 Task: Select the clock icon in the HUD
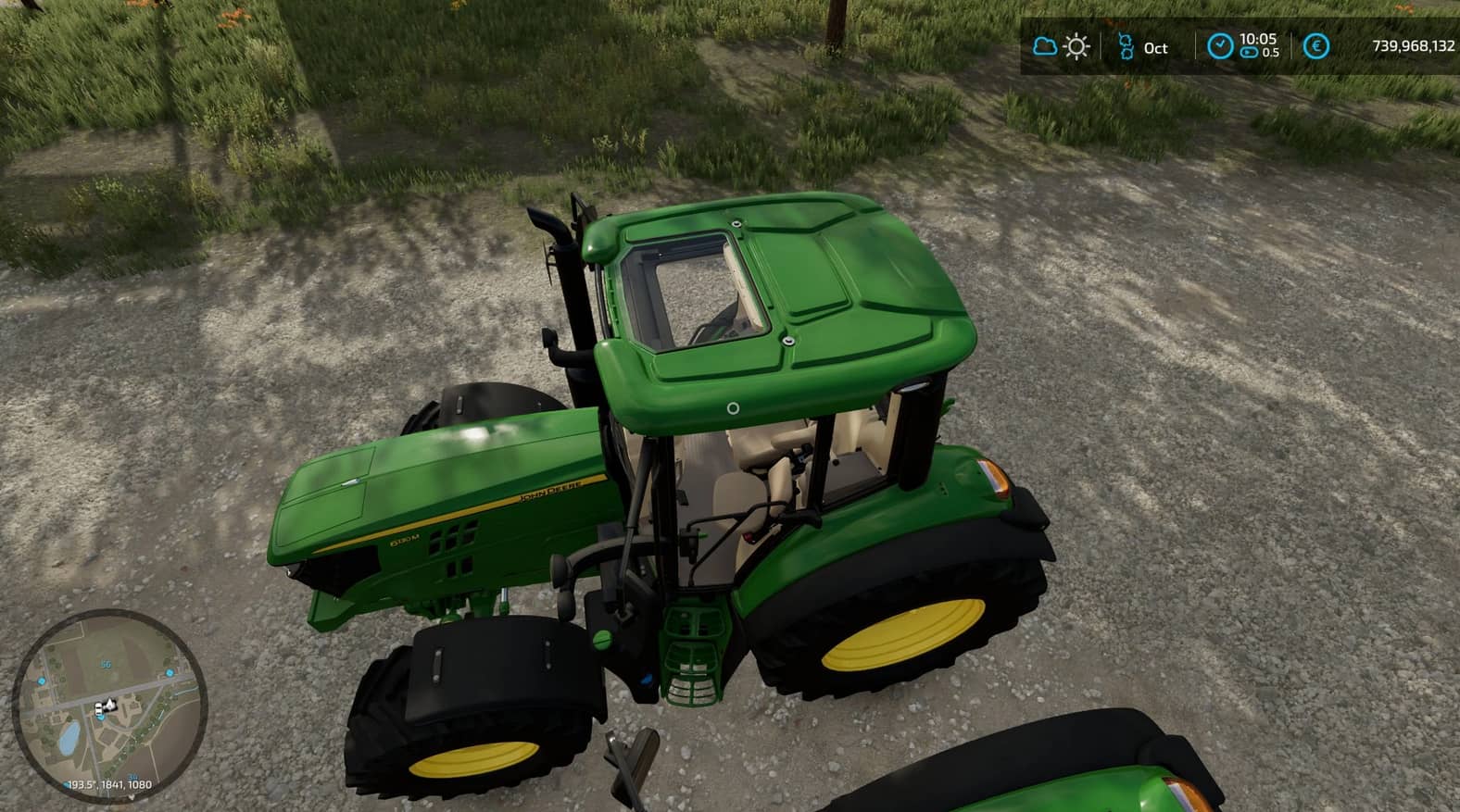pos(1220,46)
